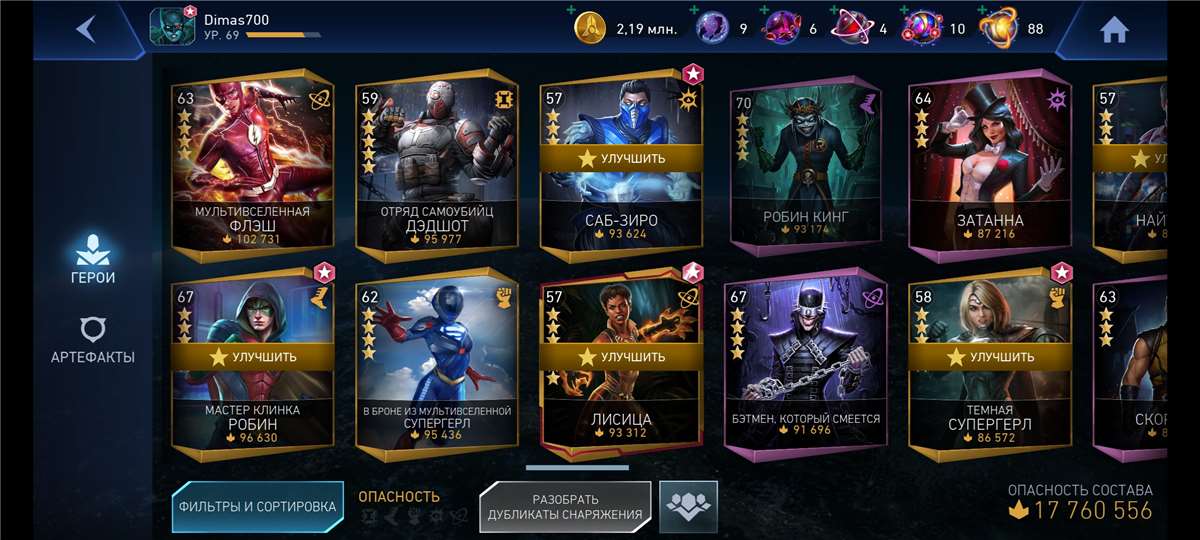
Task: Open the home screen
Action: click(1114, 30)
